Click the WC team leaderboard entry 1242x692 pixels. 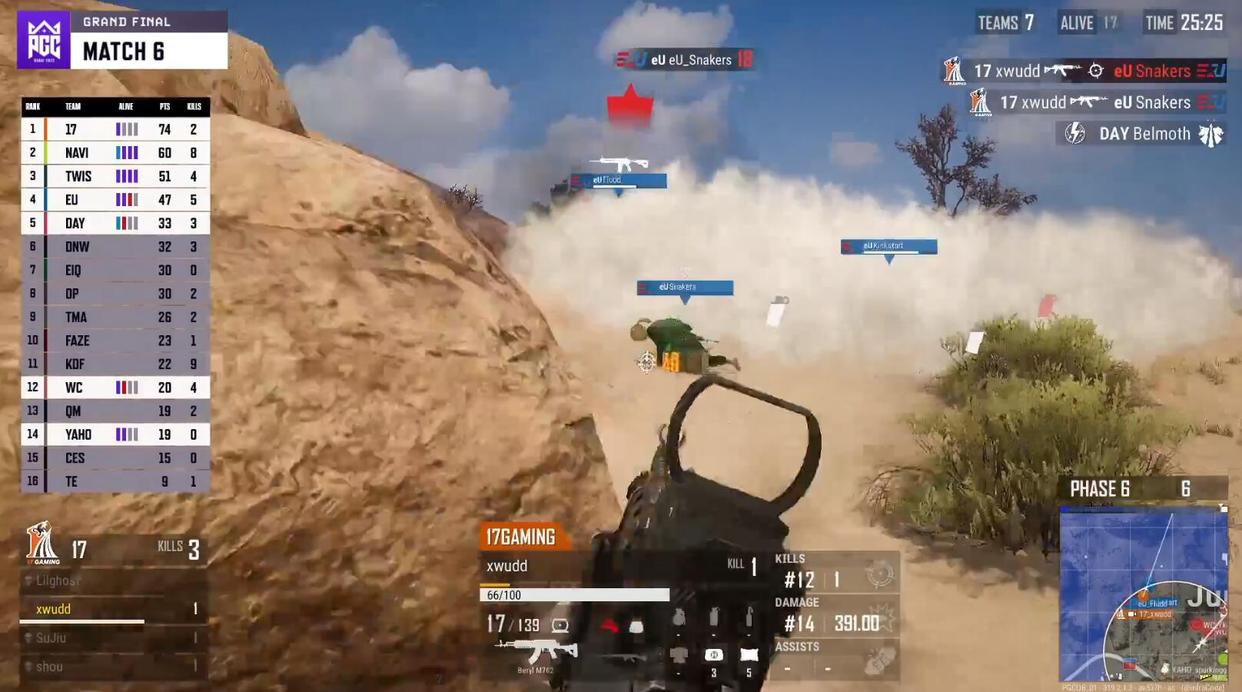click(x=115, y=387)
